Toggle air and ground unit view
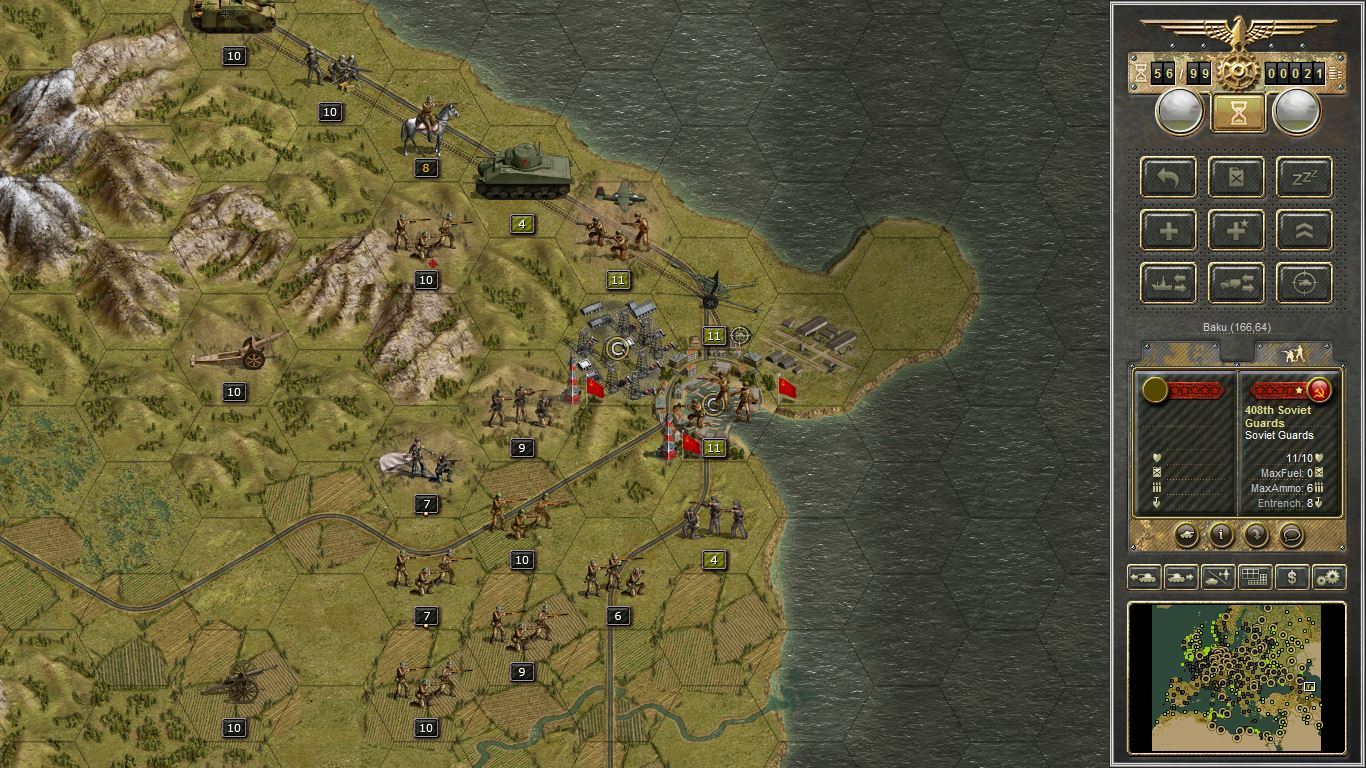Viewport: 1366px width, 768px height. click(x=1216, y=577)
